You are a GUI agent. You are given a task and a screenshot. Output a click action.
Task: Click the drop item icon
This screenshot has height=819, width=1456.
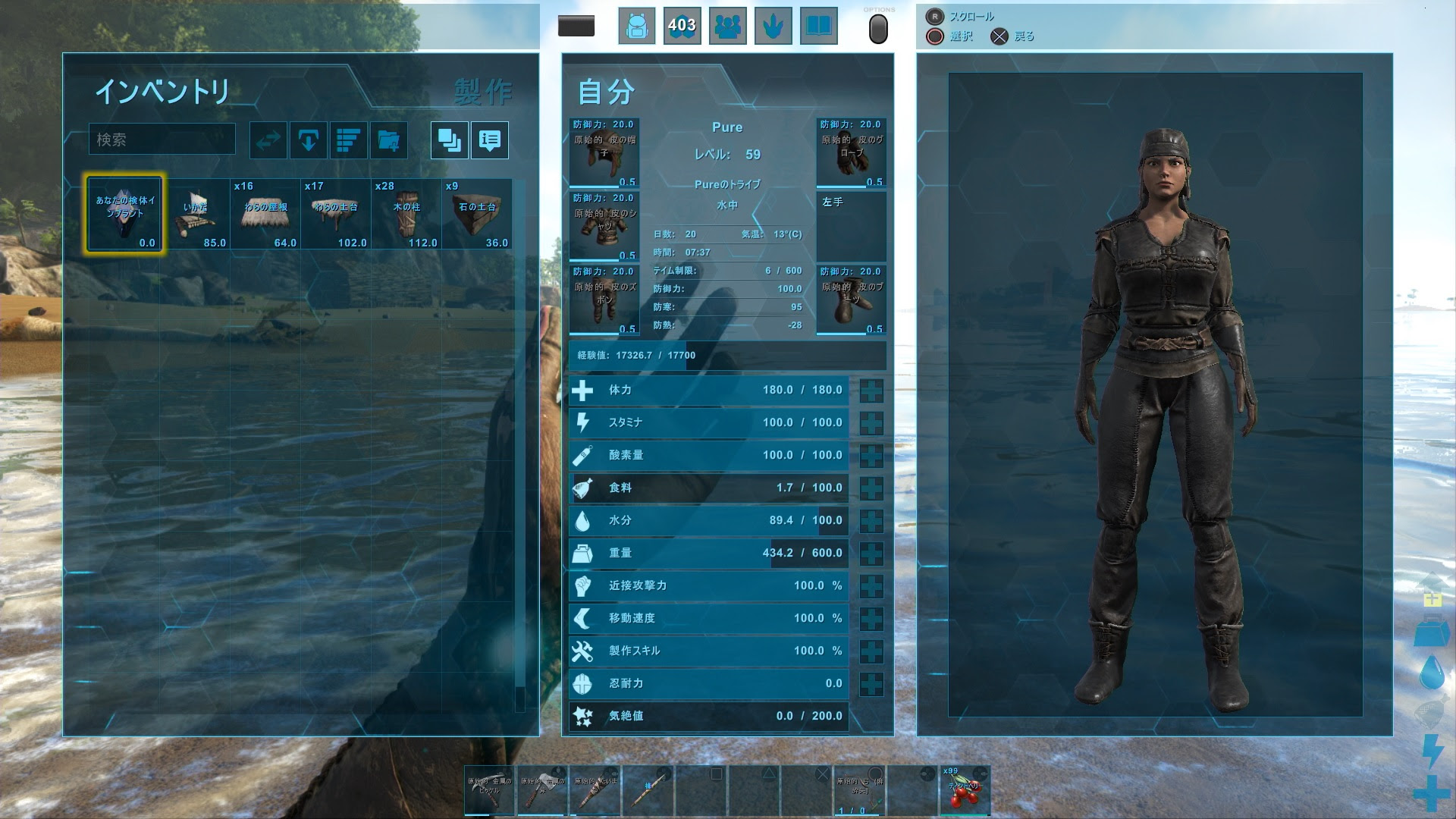point(308,140)
